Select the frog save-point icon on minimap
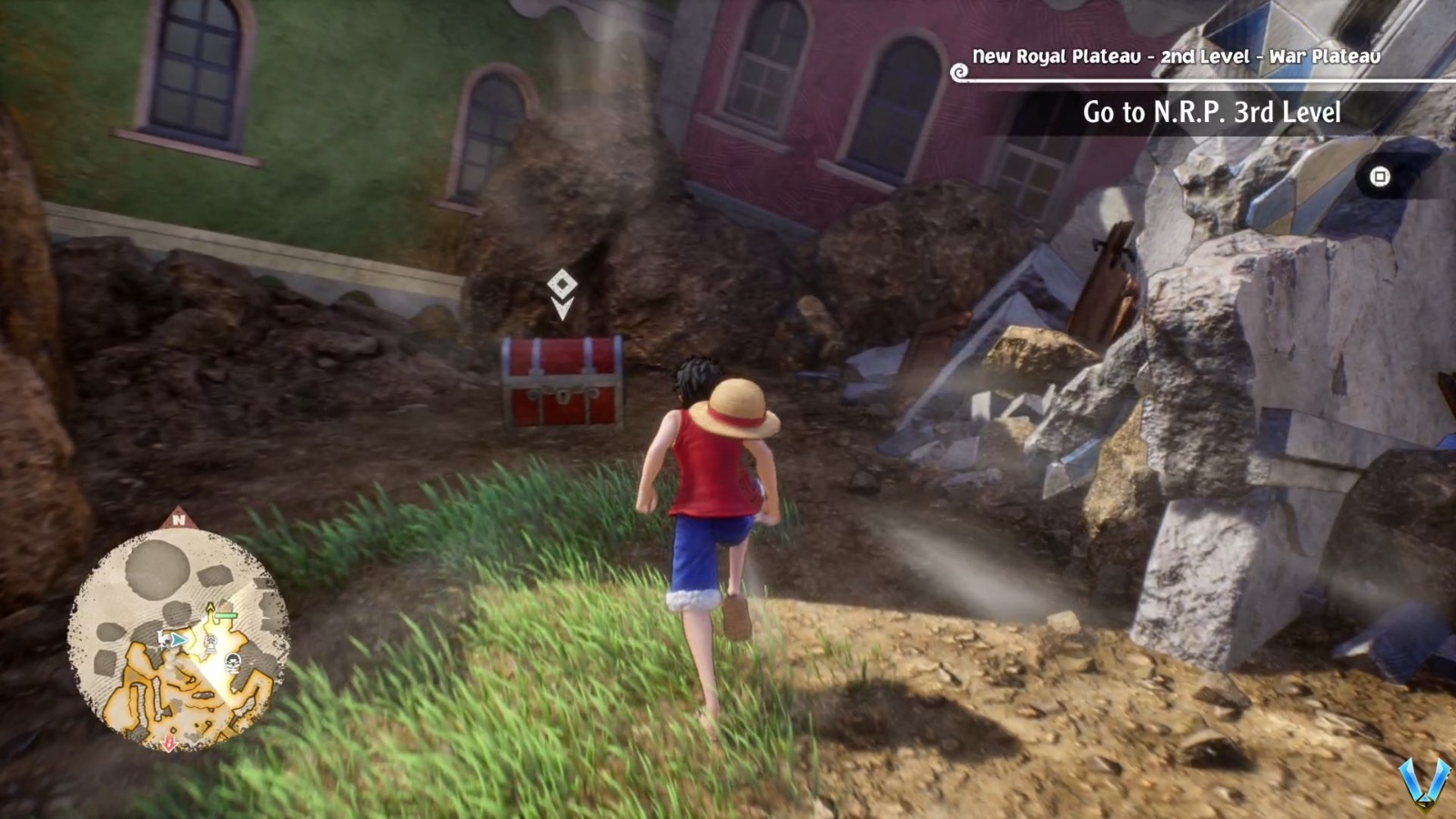 (x=211, y=642)
